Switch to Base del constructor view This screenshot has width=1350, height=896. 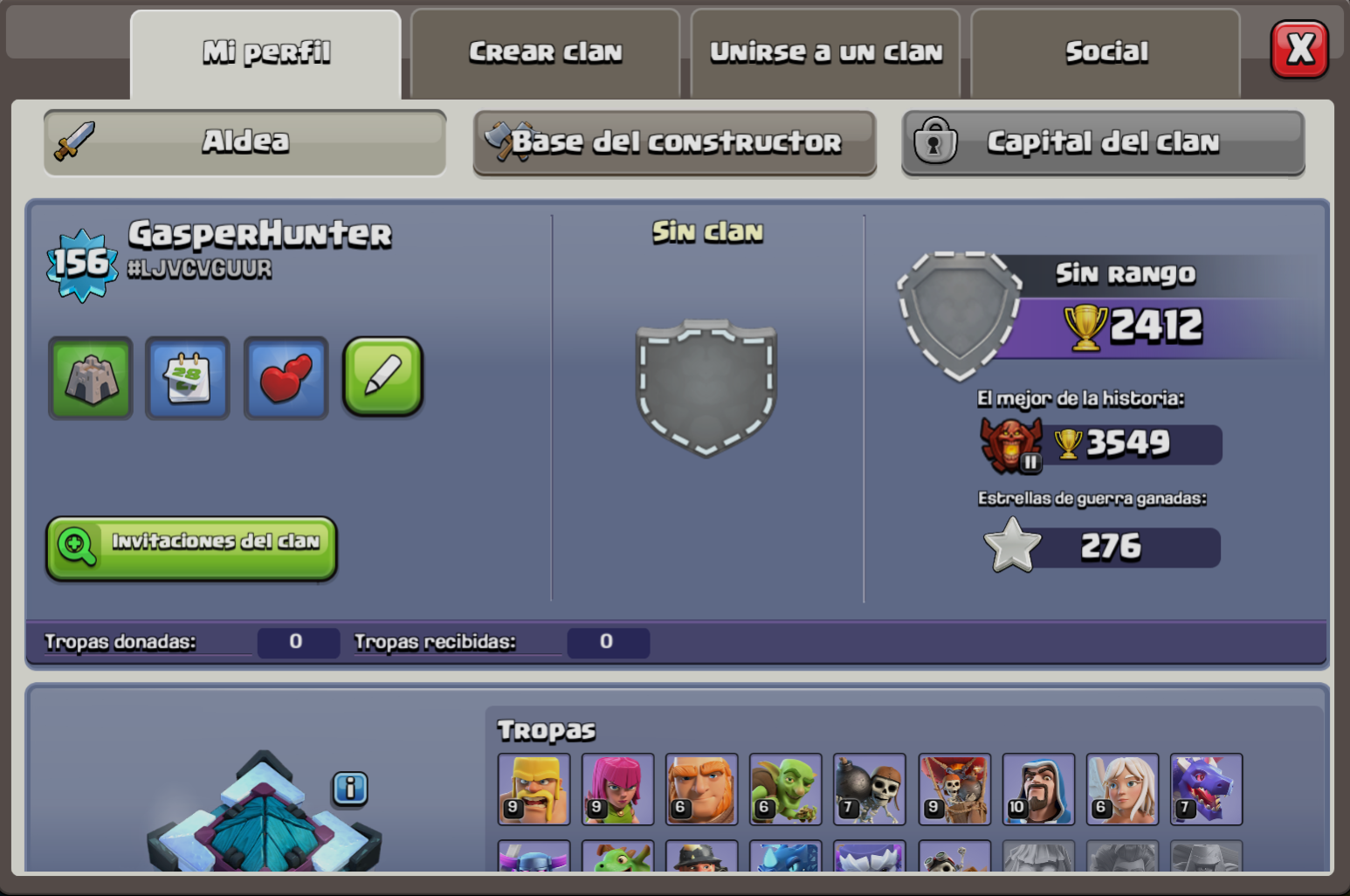(674, 142)
